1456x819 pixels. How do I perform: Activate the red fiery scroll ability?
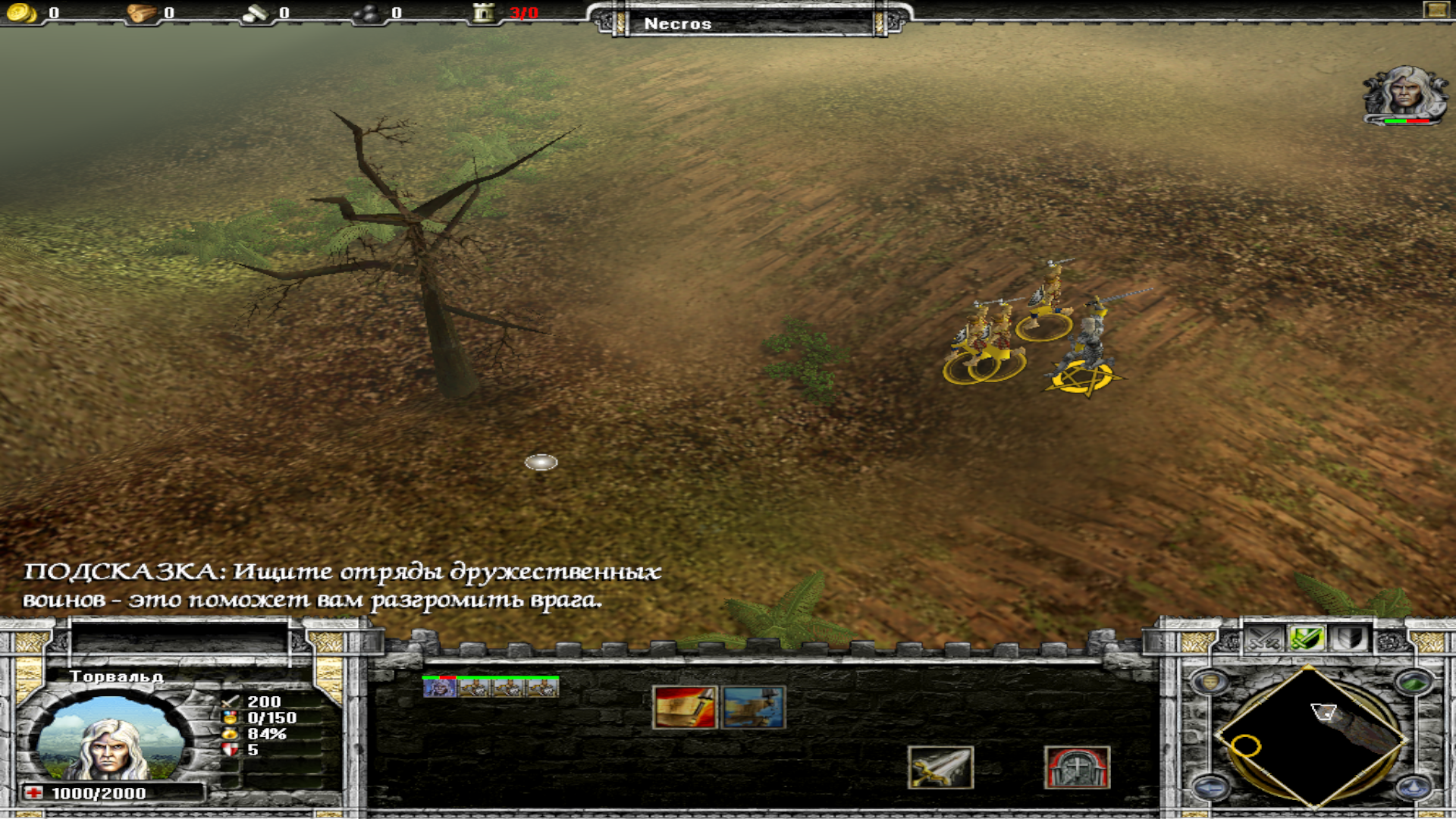point(684,708)
